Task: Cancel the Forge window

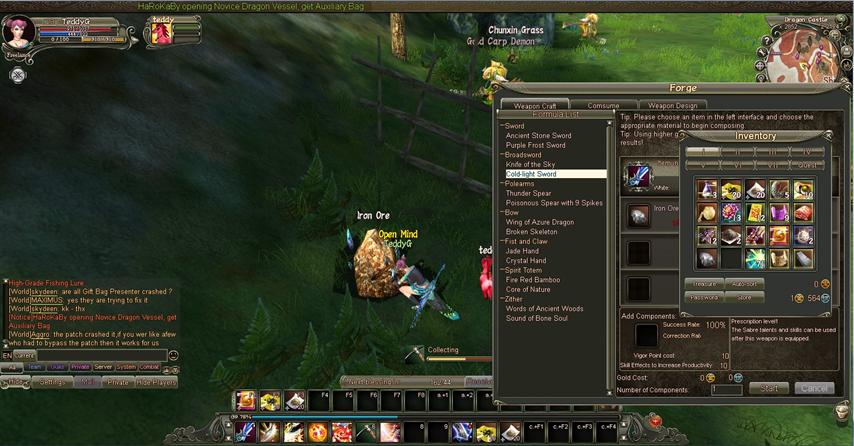Action: pyautogui.click(x=814, y=388)
